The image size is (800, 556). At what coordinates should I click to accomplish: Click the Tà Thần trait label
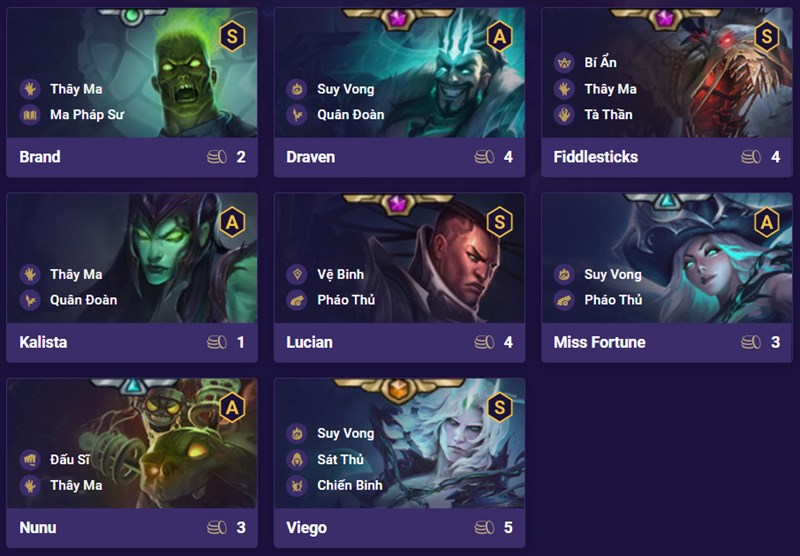(608, 114)
